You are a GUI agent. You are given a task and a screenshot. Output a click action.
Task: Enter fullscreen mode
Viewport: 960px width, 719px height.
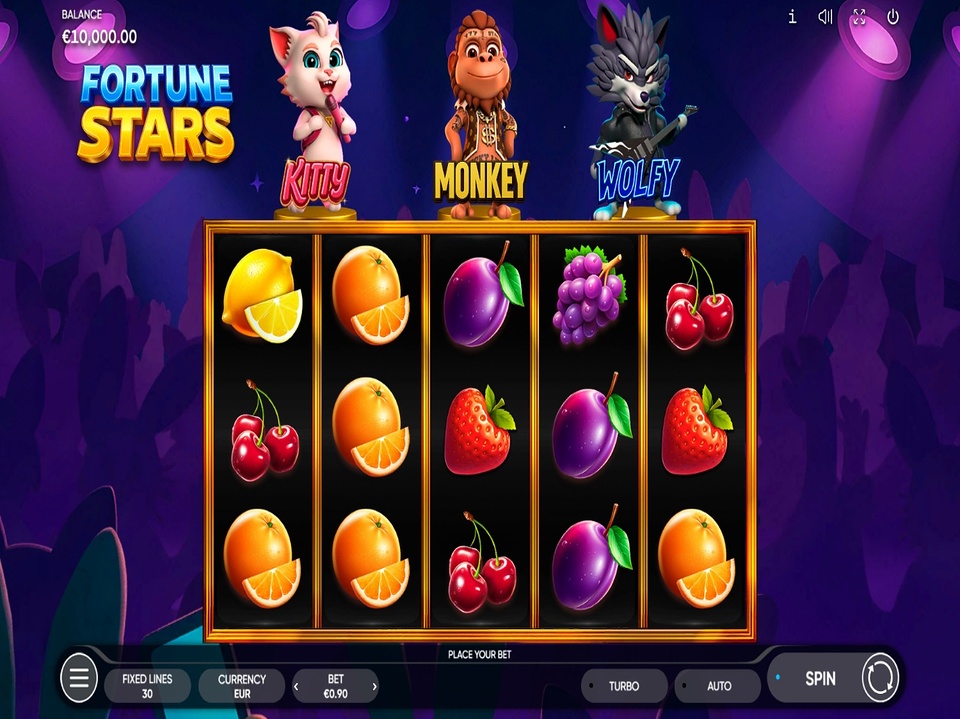(859, 17)
